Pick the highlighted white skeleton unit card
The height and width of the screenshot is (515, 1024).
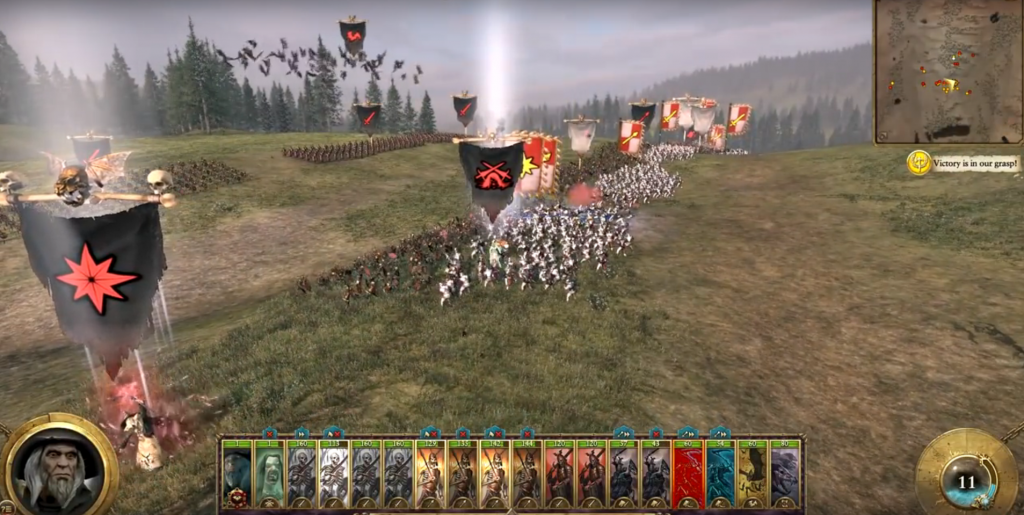[333, 473]
